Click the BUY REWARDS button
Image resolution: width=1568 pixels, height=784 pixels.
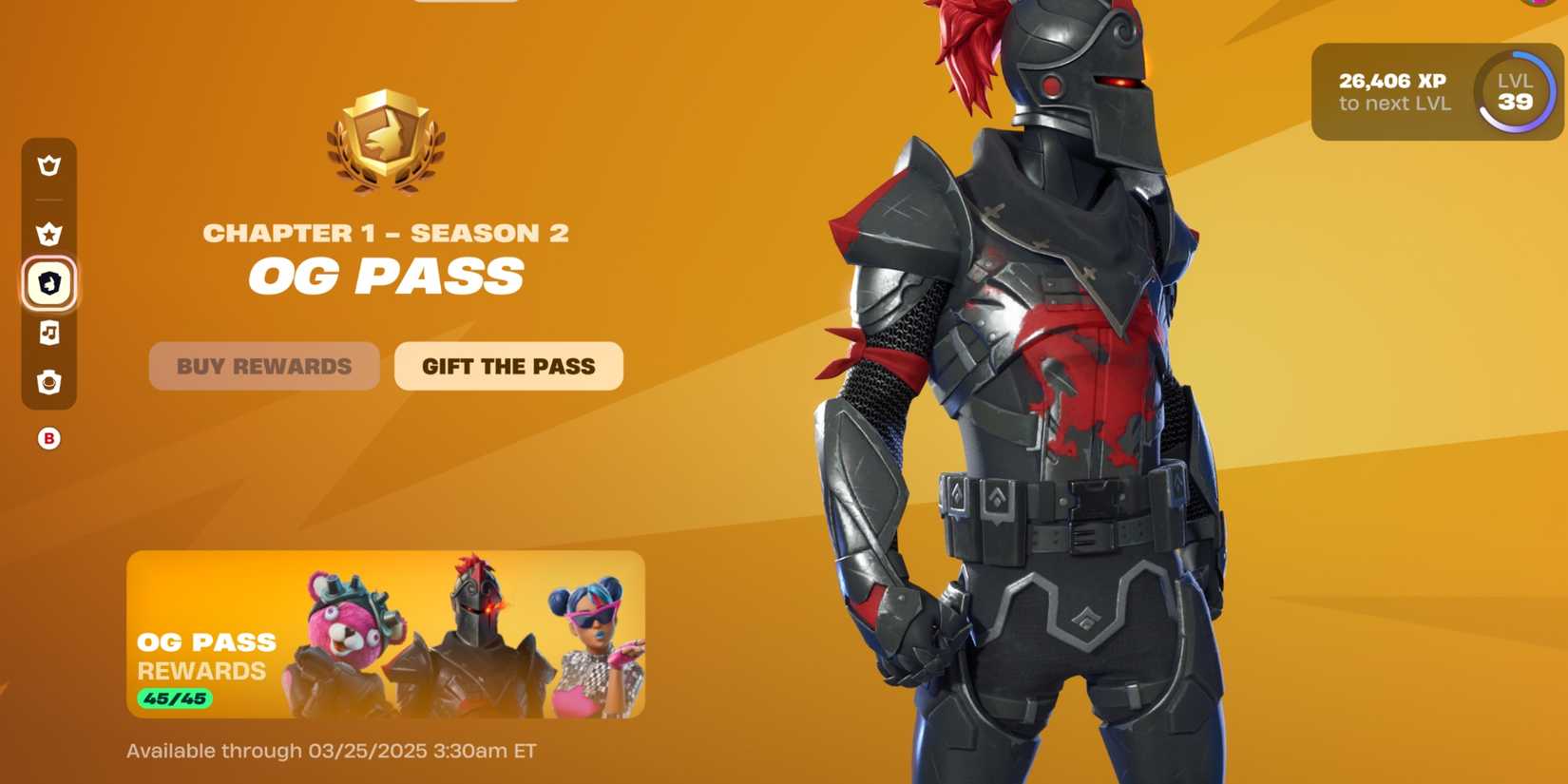(263, 367)
